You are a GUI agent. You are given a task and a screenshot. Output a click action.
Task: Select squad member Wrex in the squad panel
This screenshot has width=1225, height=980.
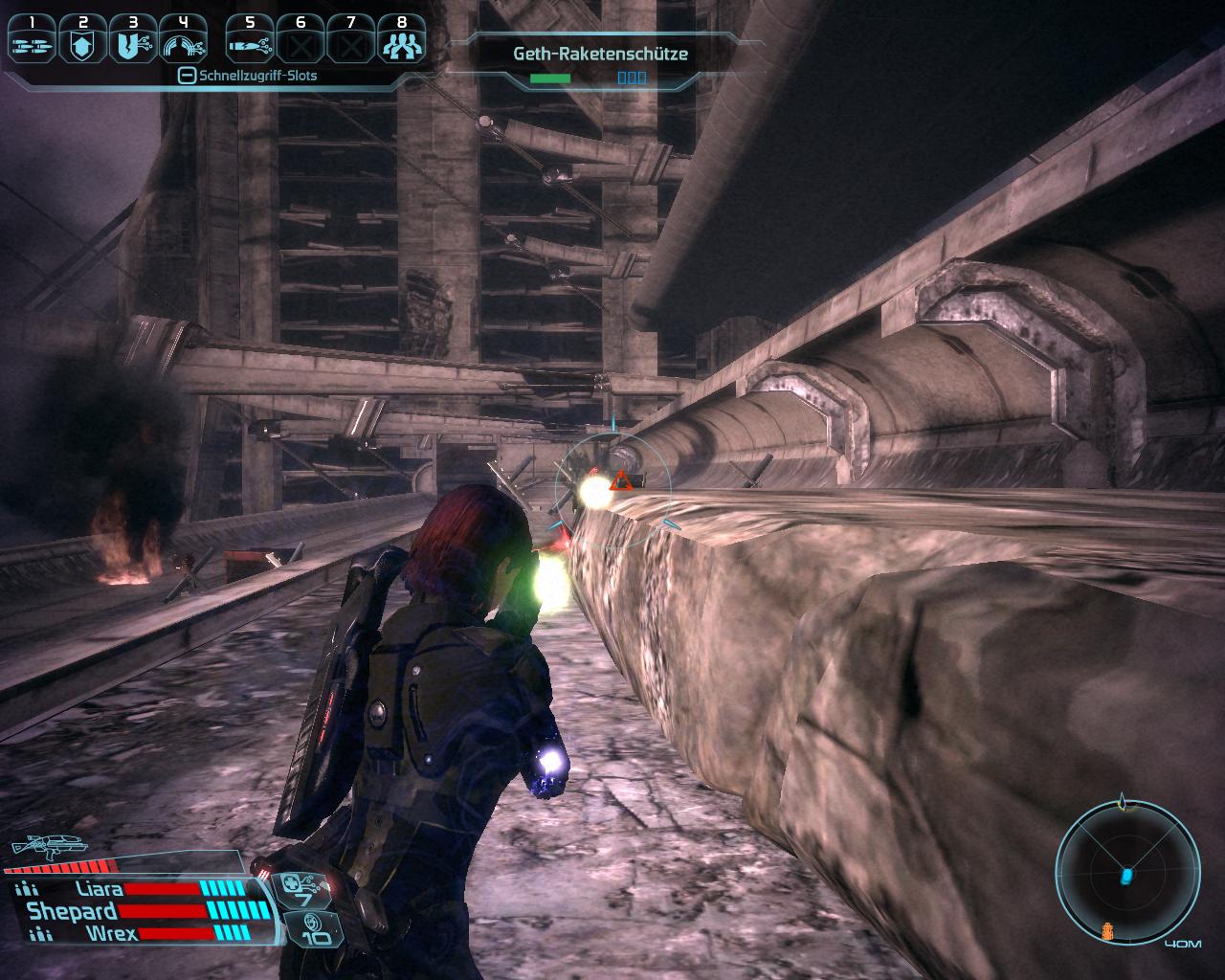pyautogui.click(x=93, y=933)
